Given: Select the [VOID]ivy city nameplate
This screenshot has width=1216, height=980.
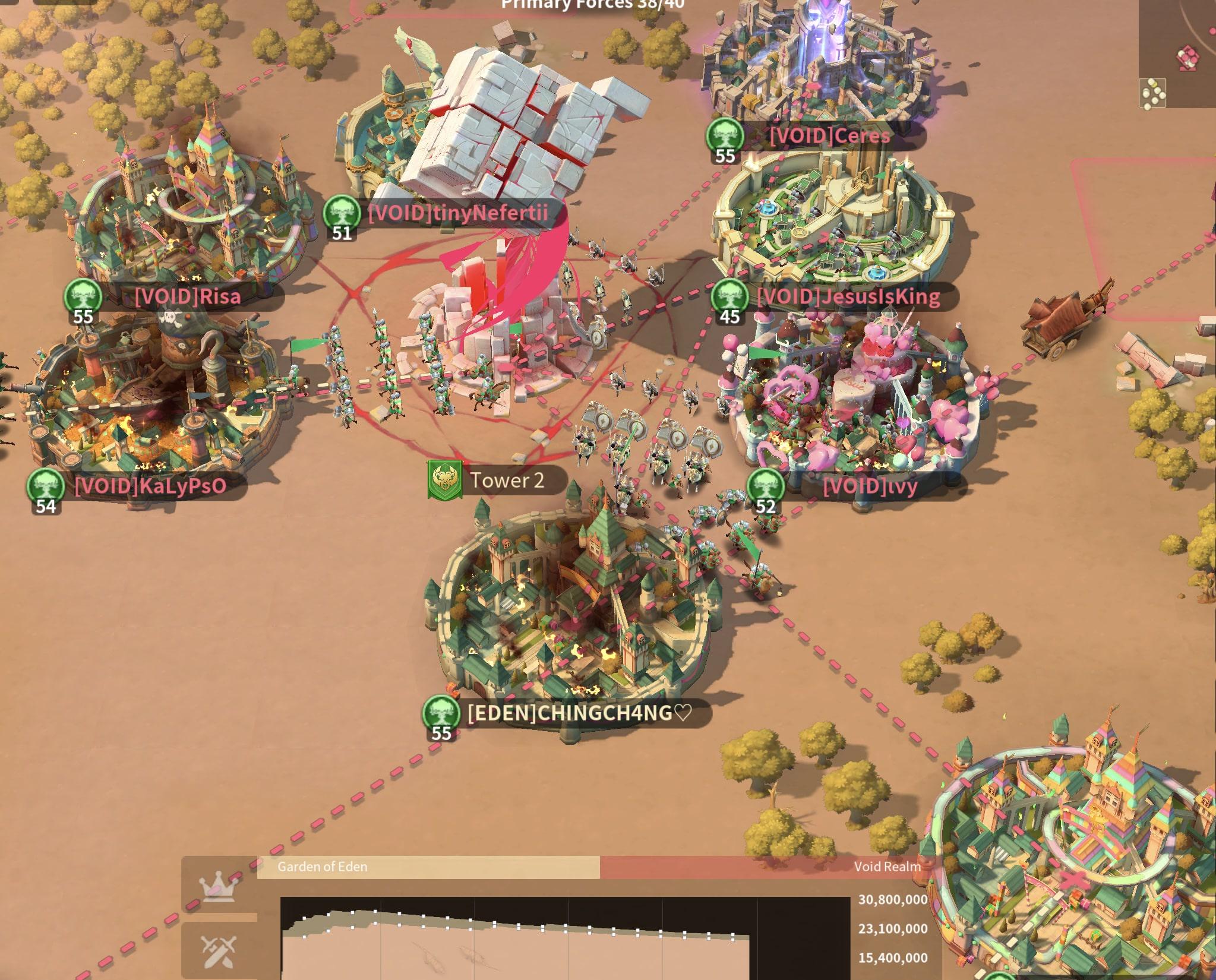Looking at the screenshot, I should coord(870,486).
